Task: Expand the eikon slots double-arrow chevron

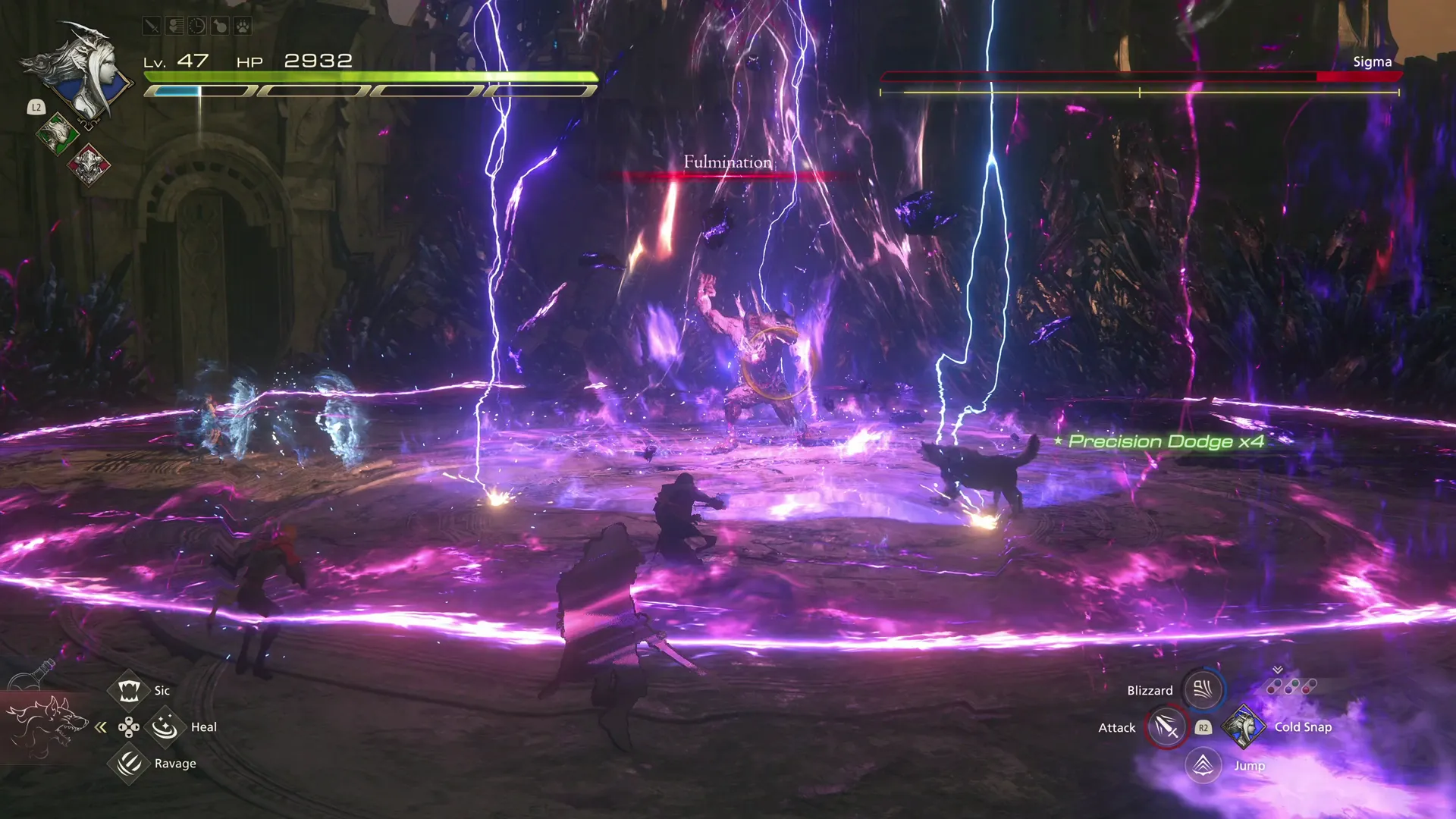Action: [1277, 670]
